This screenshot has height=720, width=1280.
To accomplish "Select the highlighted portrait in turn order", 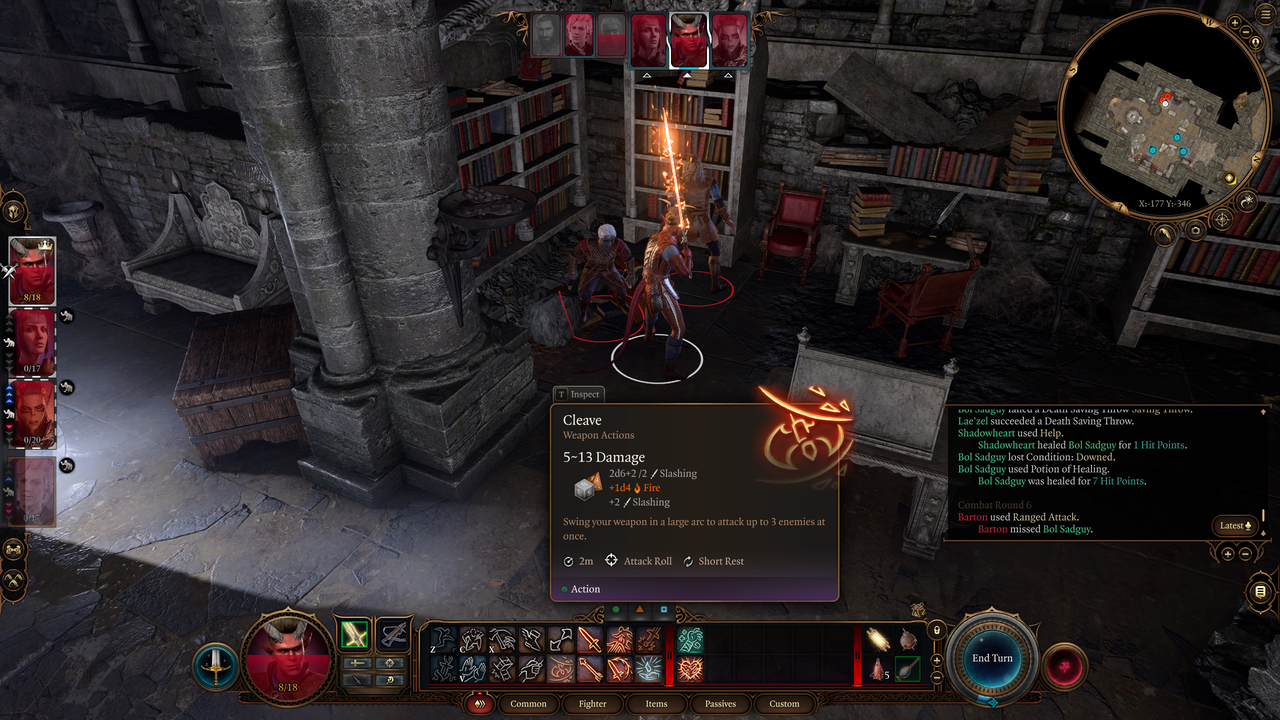I will (x=688, y=40).
